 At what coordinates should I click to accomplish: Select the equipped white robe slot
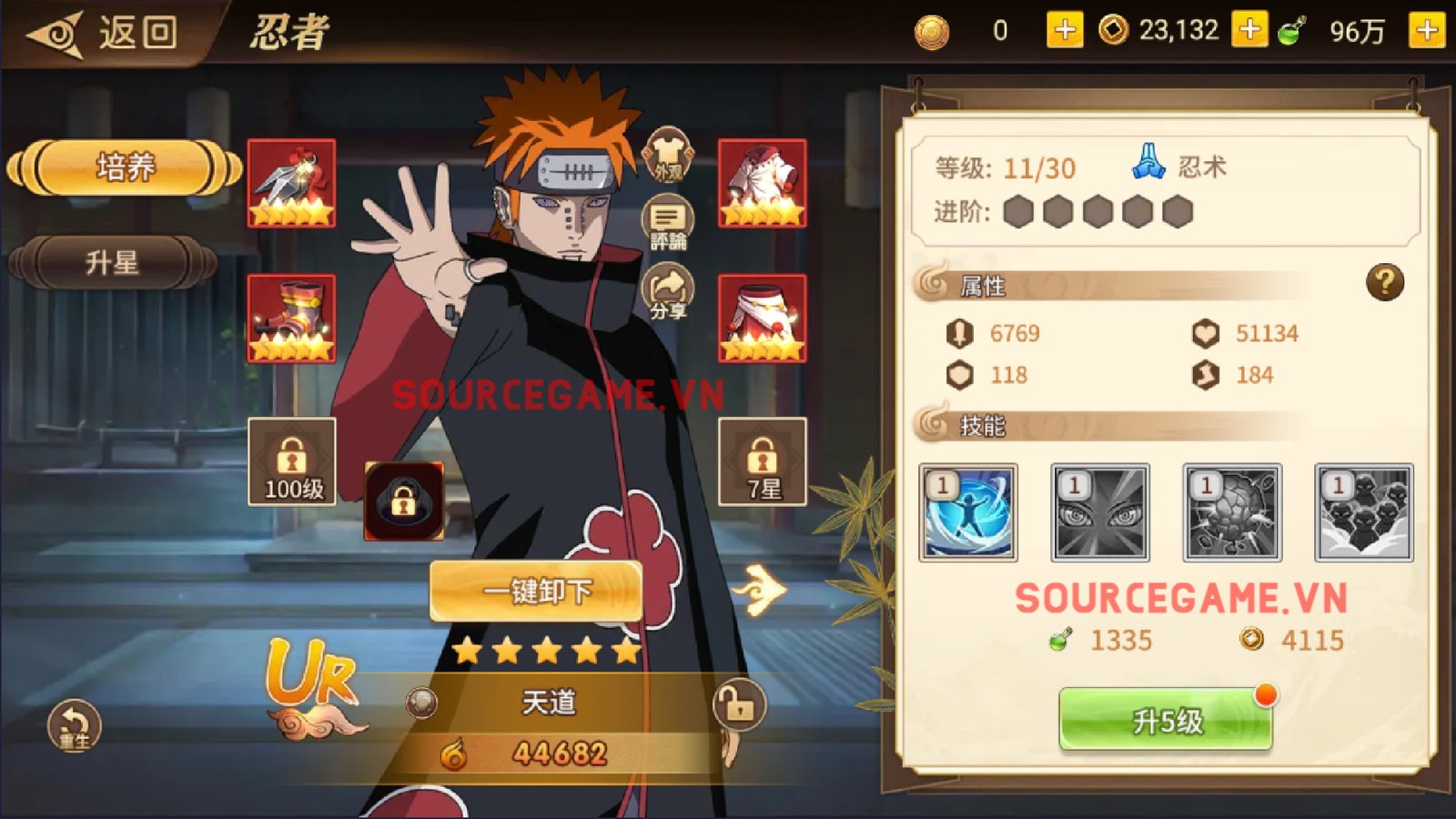tap(763, 183)
